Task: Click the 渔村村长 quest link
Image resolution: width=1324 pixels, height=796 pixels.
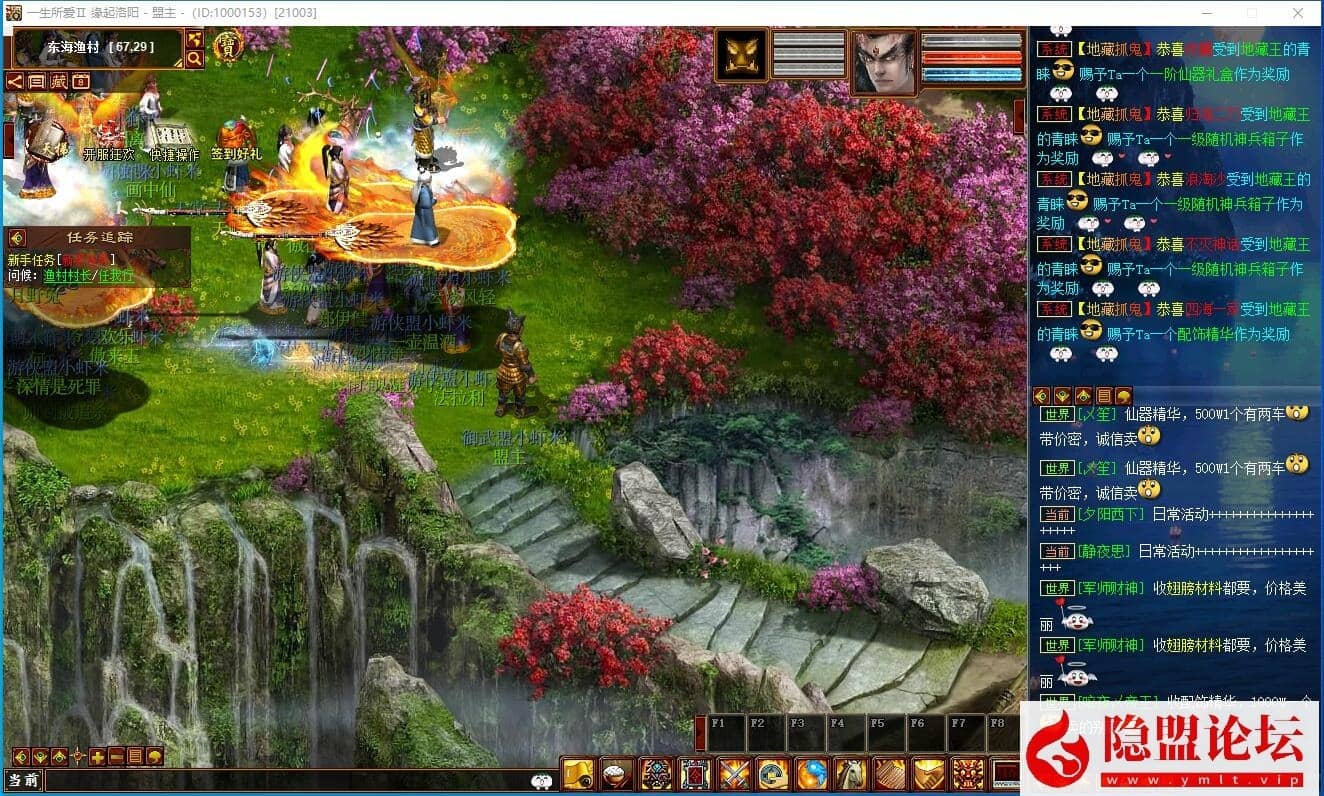Action: [67, 276]
